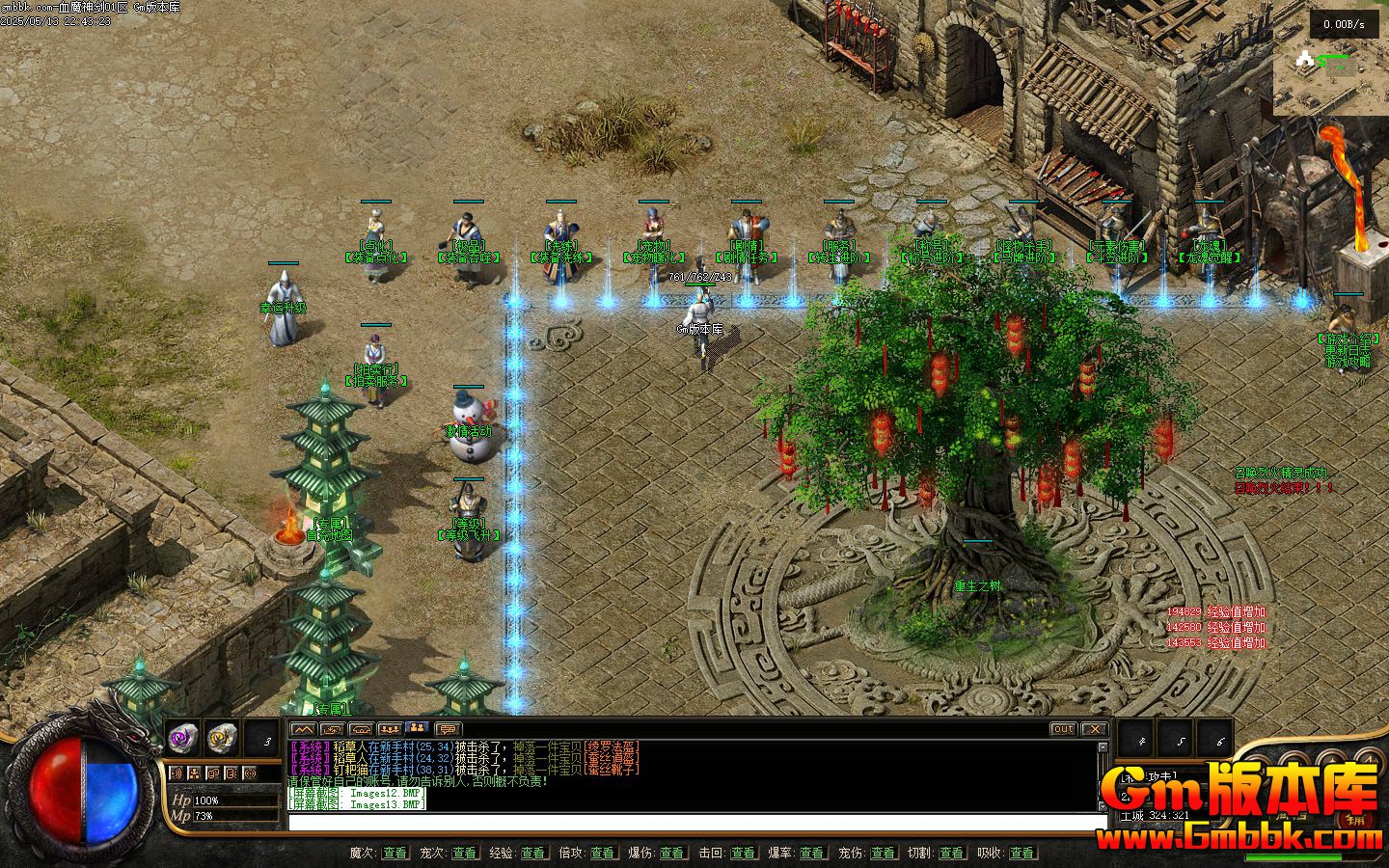1389x868 pixels.
Task: Focus the white chat input field
Action: pyautogui.click(x=696, y=823)
